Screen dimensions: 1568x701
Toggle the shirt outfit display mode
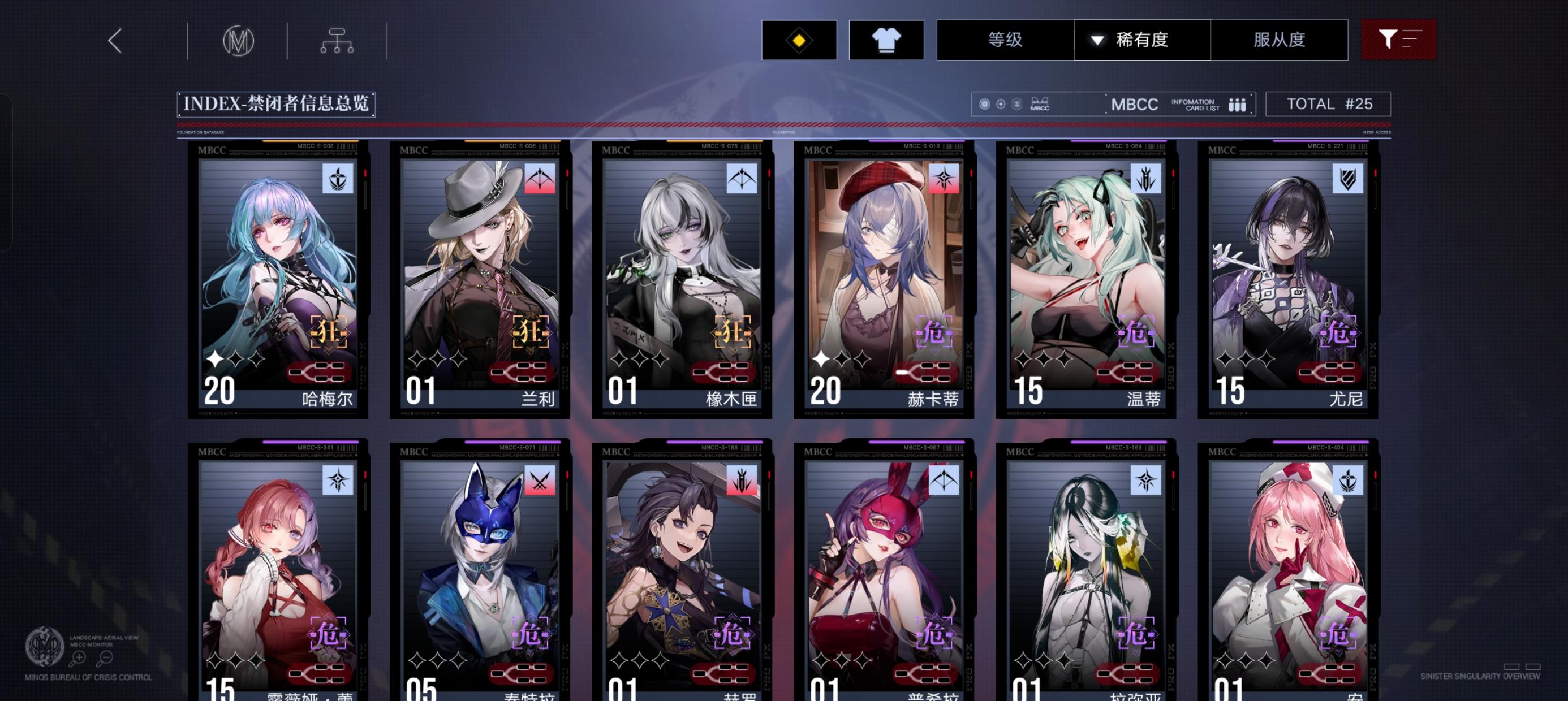click(886, 40)
